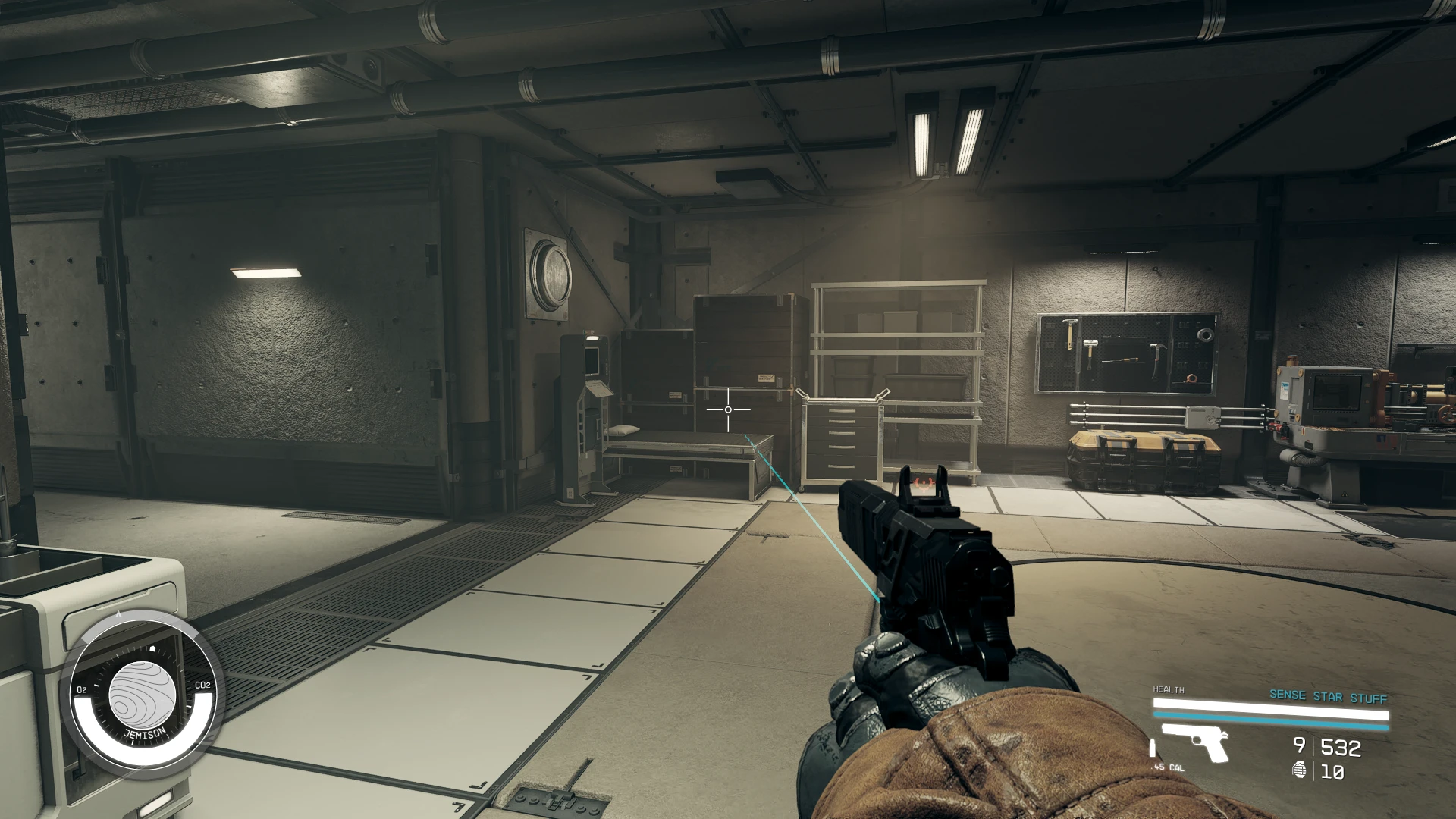Viewport: 1456px width, 819px height.
Task: Select the equipped .45 cal pistol icon
Action: click(1194, 742)
